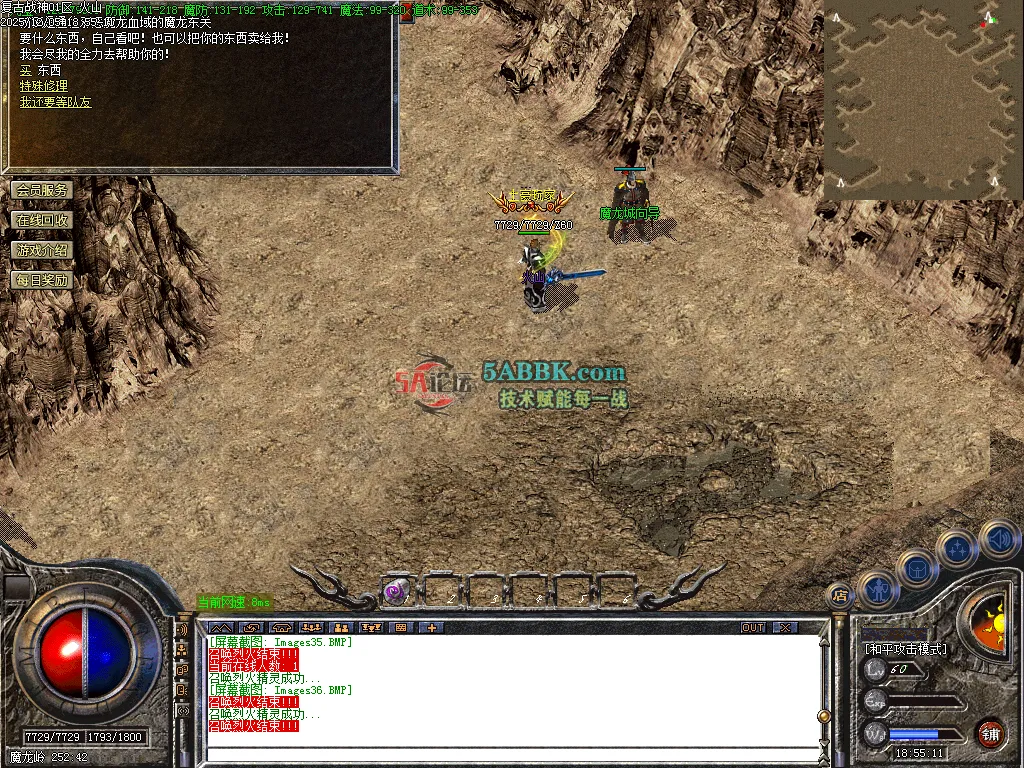Click the plus button on the chat toolbar
Image resolution: width=1024 pixels, height=768 pixels.
[x=432, y=628]
